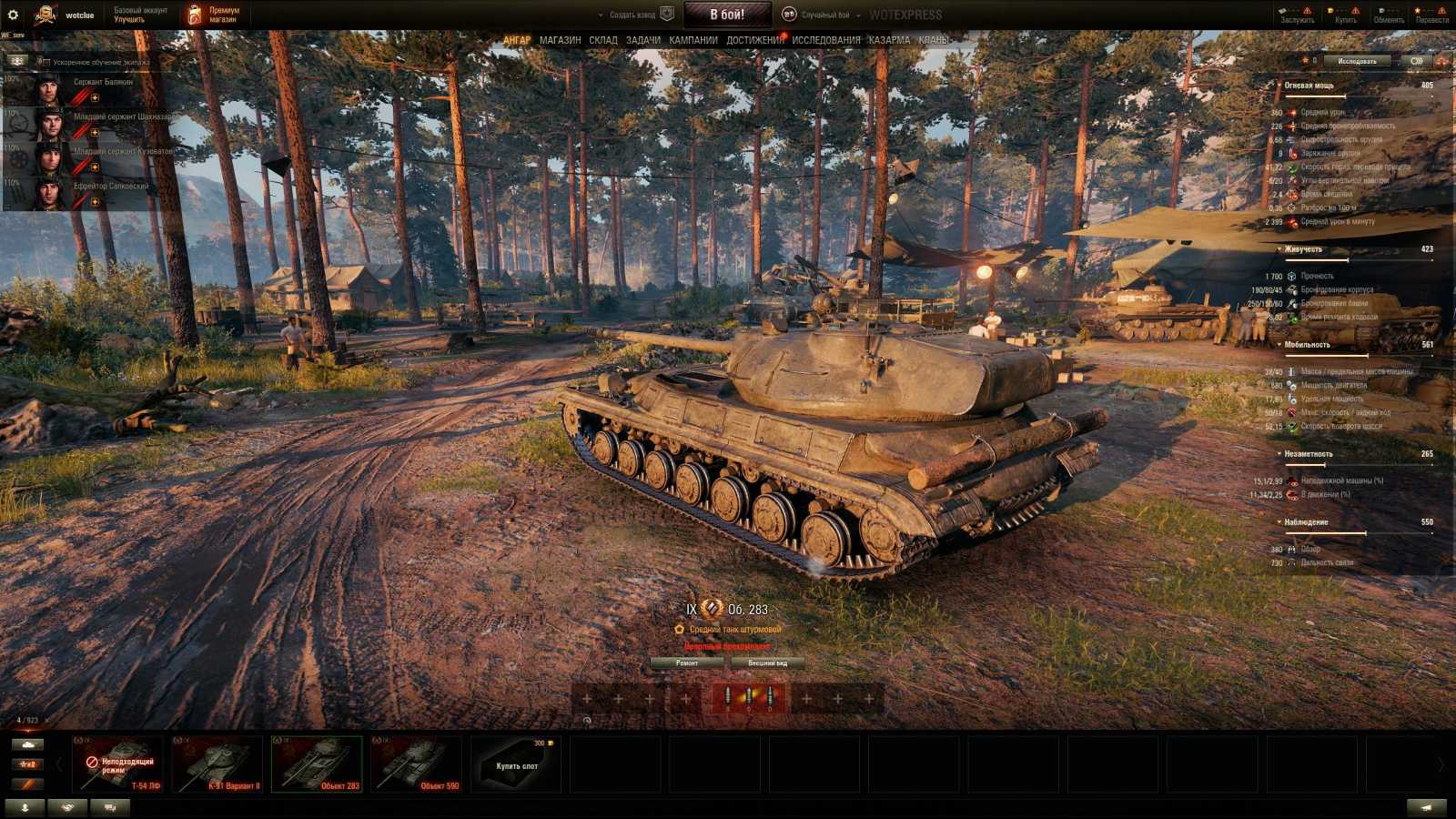Open the game settings gear menu
1456x819 pixels.
[13, 13]
